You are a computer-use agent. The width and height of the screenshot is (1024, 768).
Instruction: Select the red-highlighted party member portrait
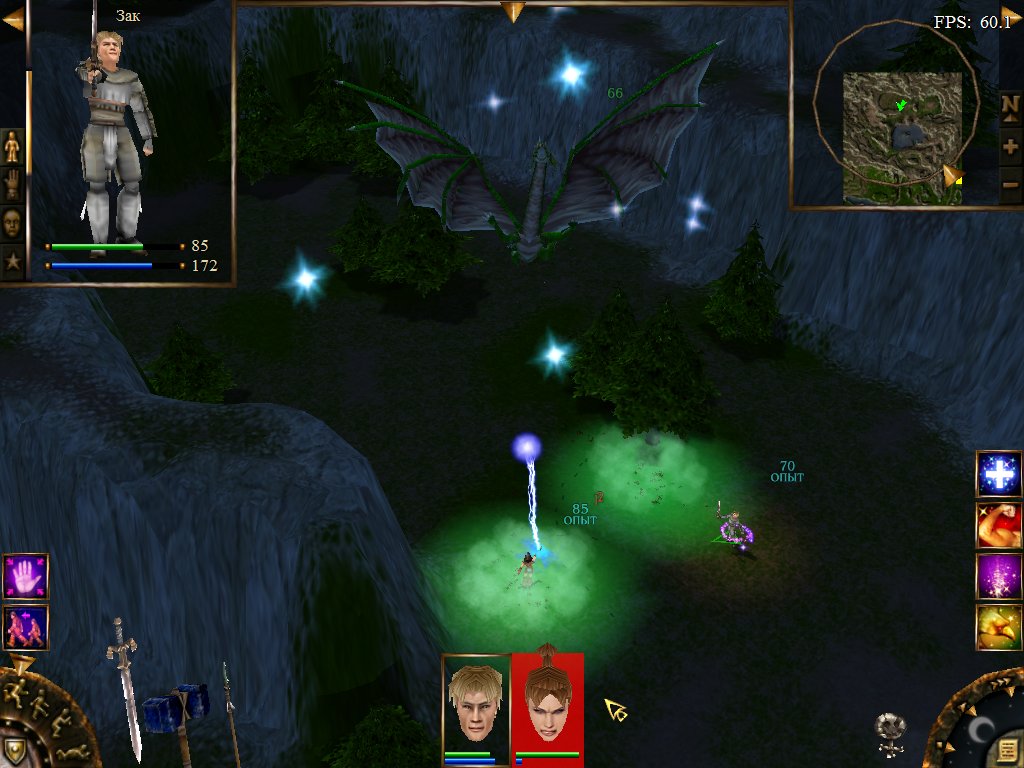547,703
